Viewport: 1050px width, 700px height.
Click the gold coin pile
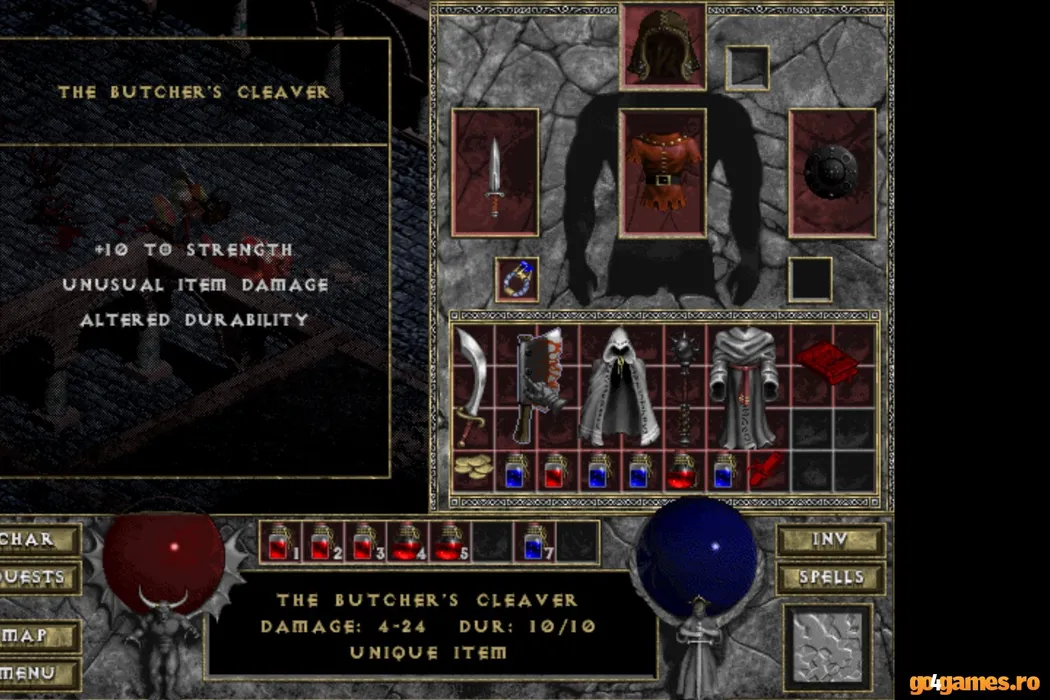[469, 469]
